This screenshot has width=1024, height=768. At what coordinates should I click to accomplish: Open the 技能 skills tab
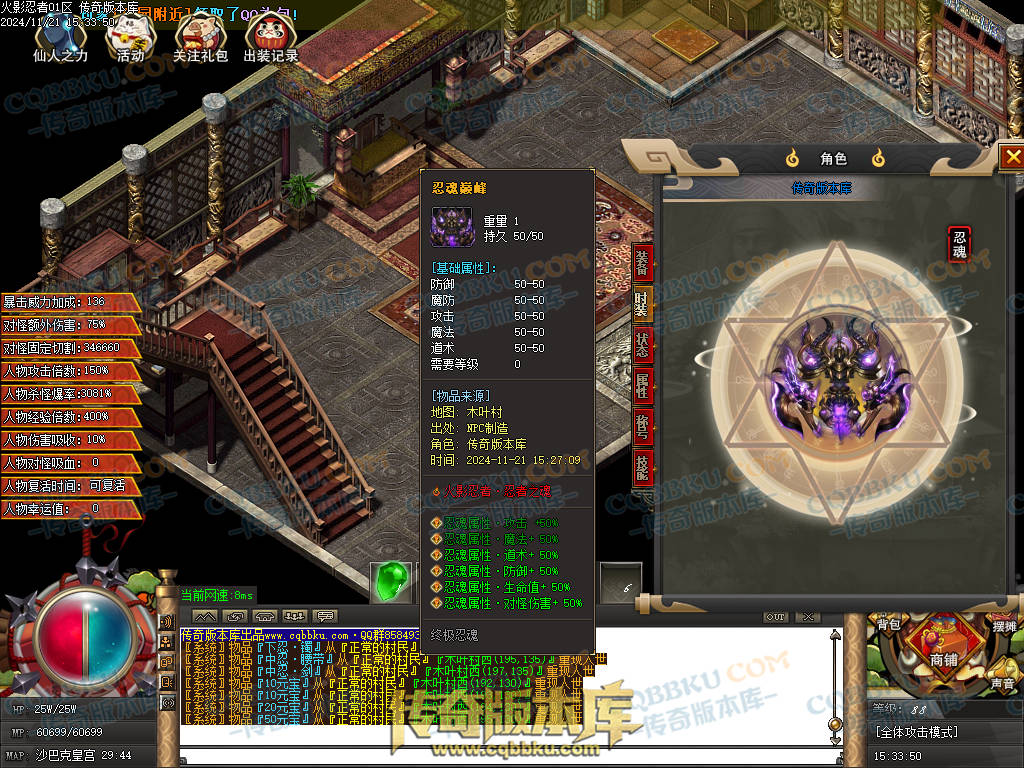(x=642, y=464)
